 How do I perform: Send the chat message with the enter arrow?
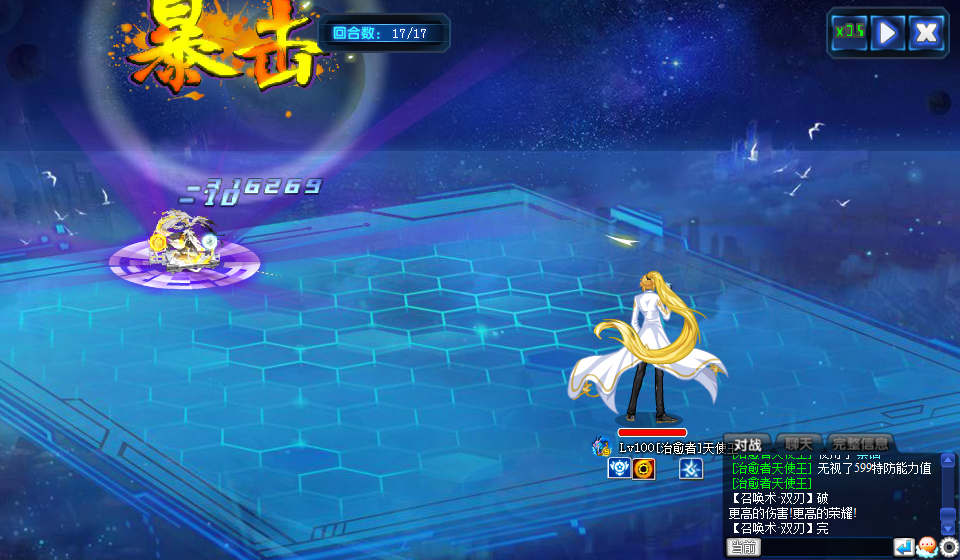[x=903, y=547]
